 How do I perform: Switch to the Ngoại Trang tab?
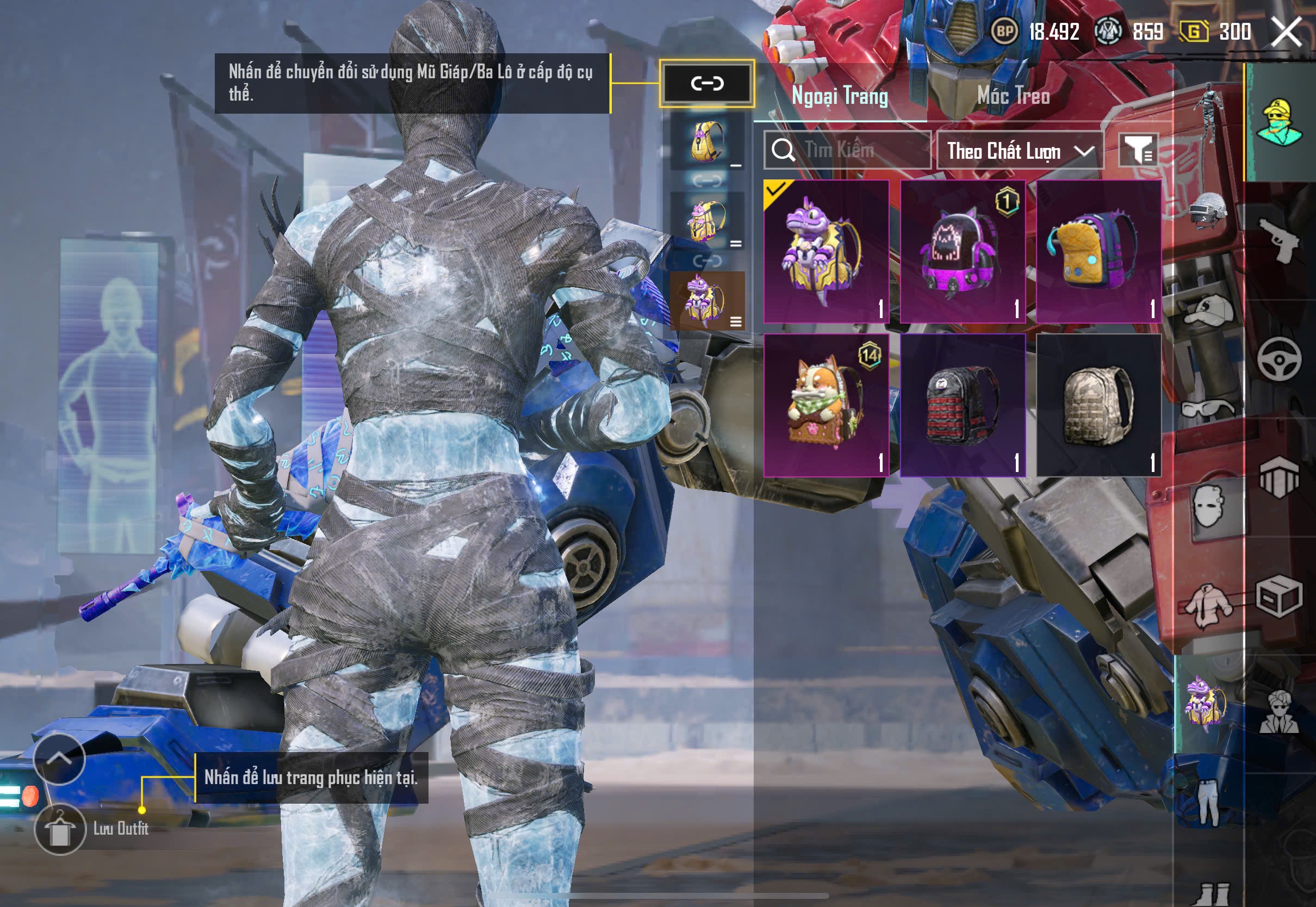[839, 96]
